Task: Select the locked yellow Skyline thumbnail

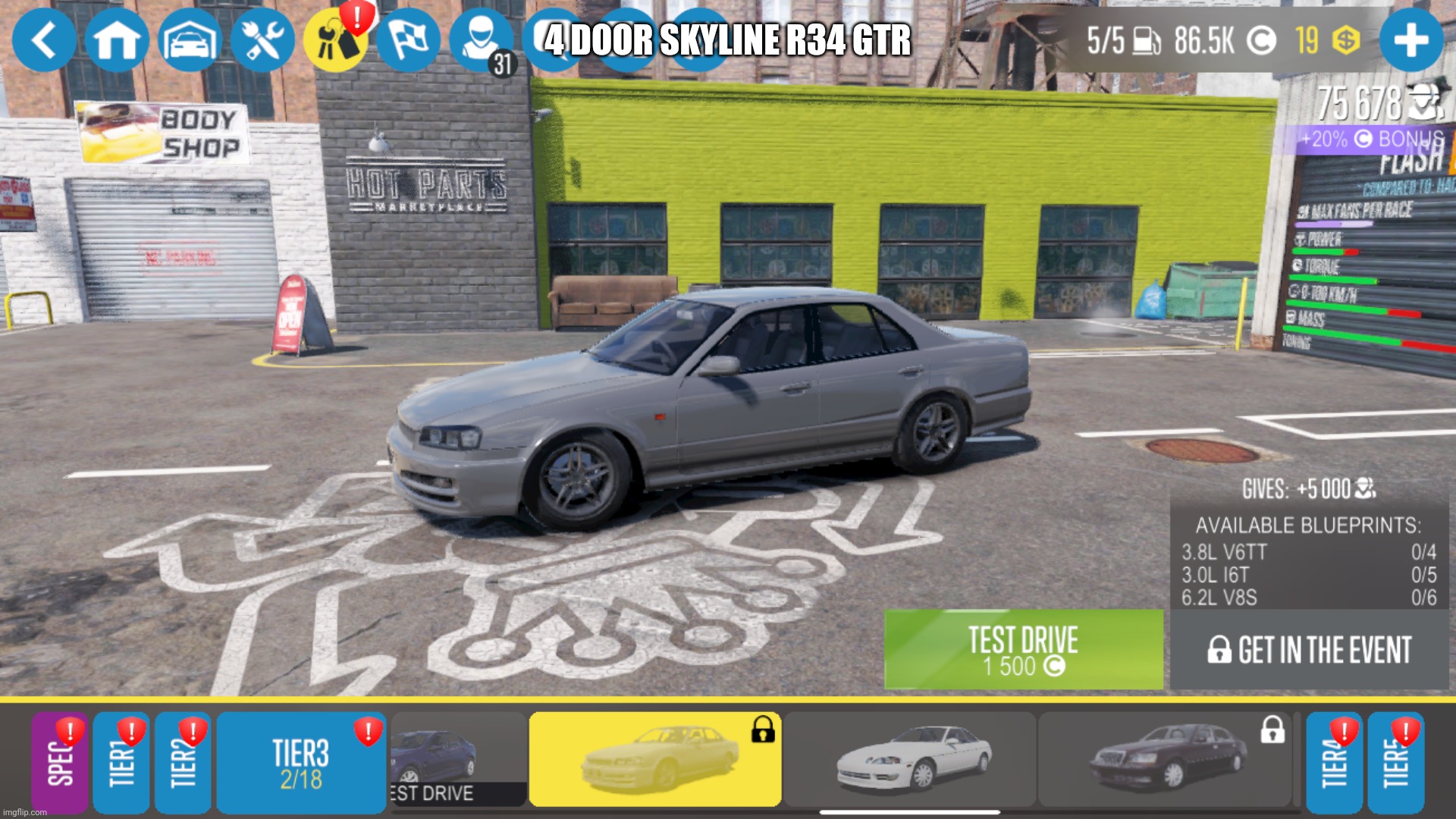Action: [656, 761]
